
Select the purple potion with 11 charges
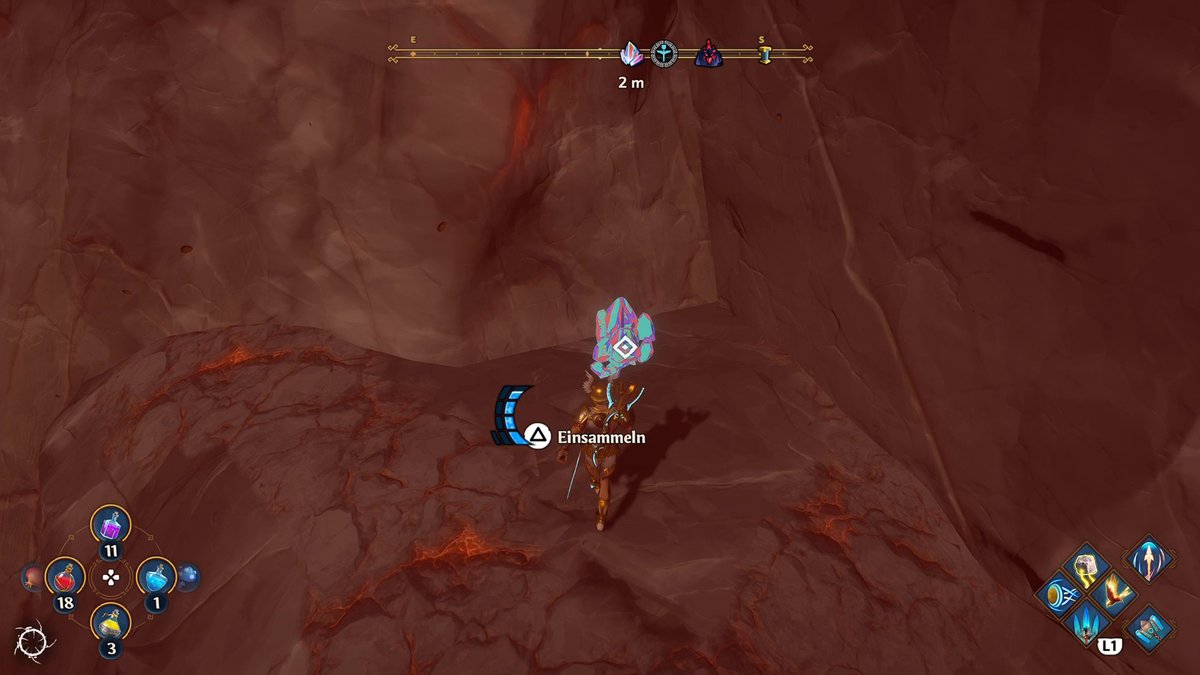[111, 524]
